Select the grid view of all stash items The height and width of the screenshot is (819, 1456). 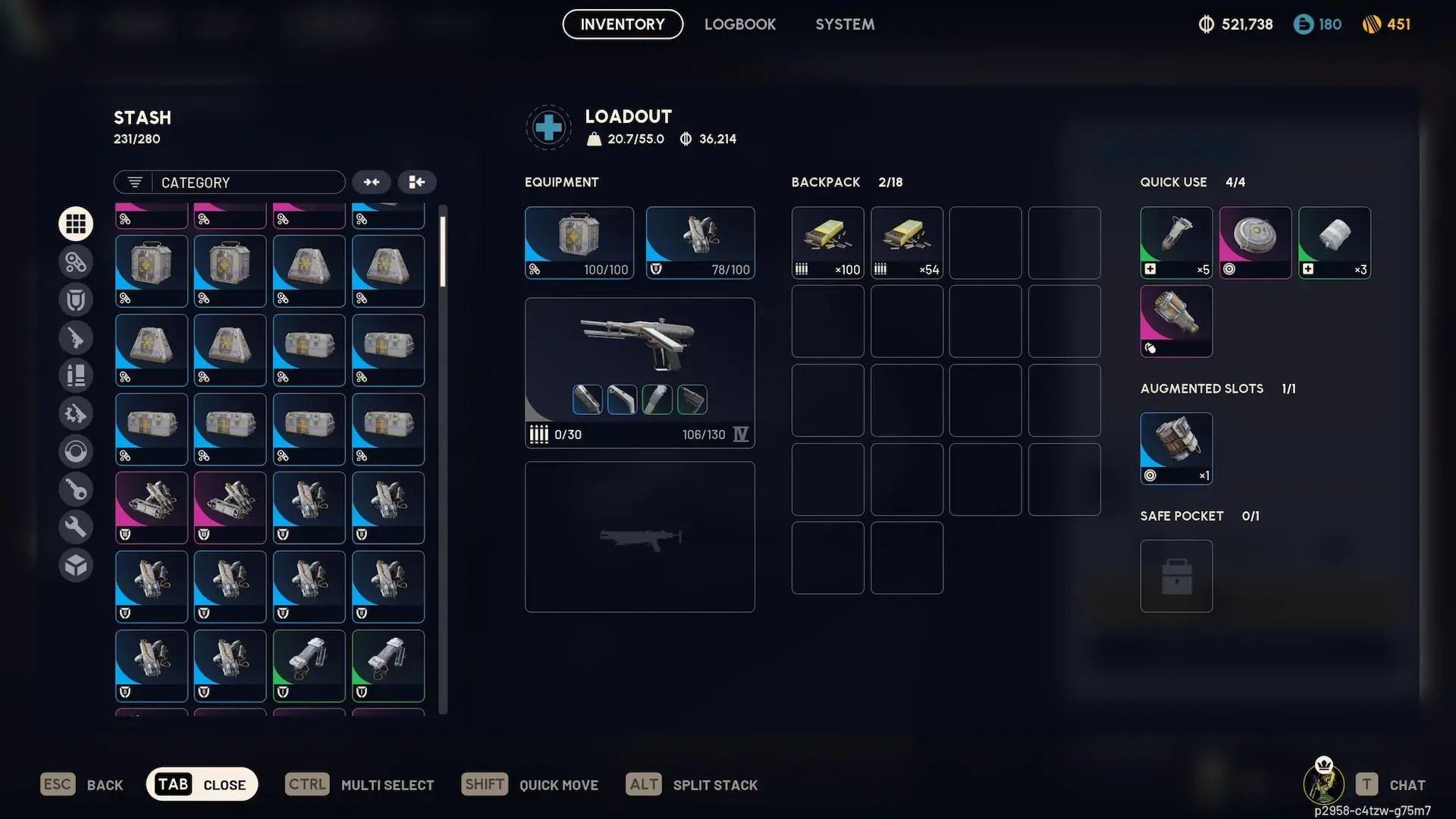pyautogui.click(x=76, y=223)
